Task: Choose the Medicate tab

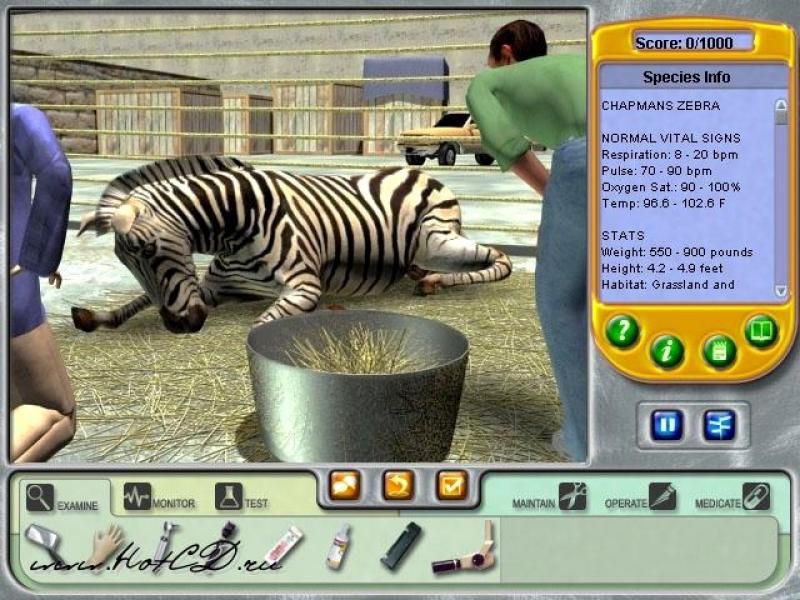Action: [732, 497]
